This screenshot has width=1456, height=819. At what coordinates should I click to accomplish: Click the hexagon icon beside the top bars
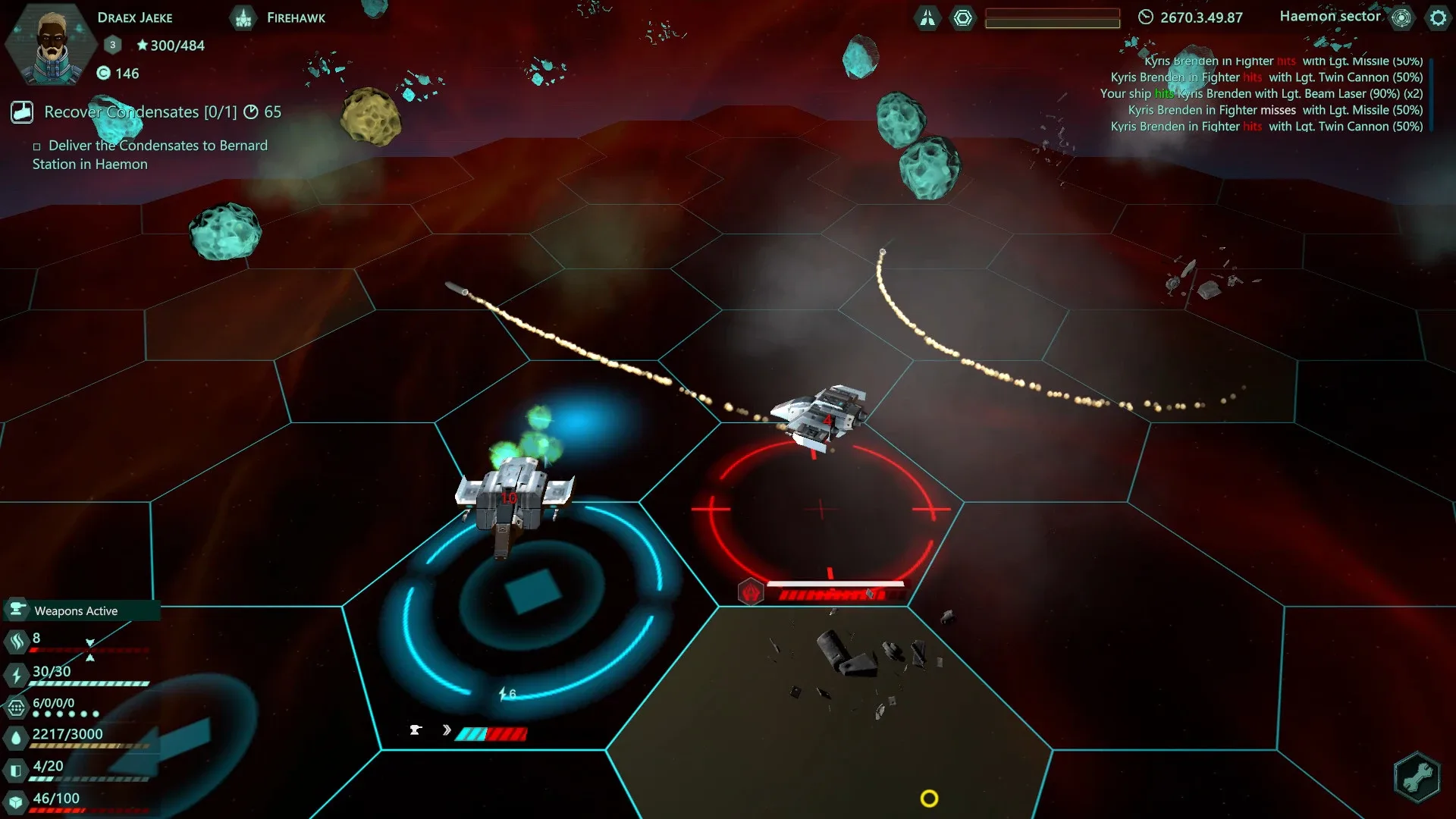pos(963,17)
